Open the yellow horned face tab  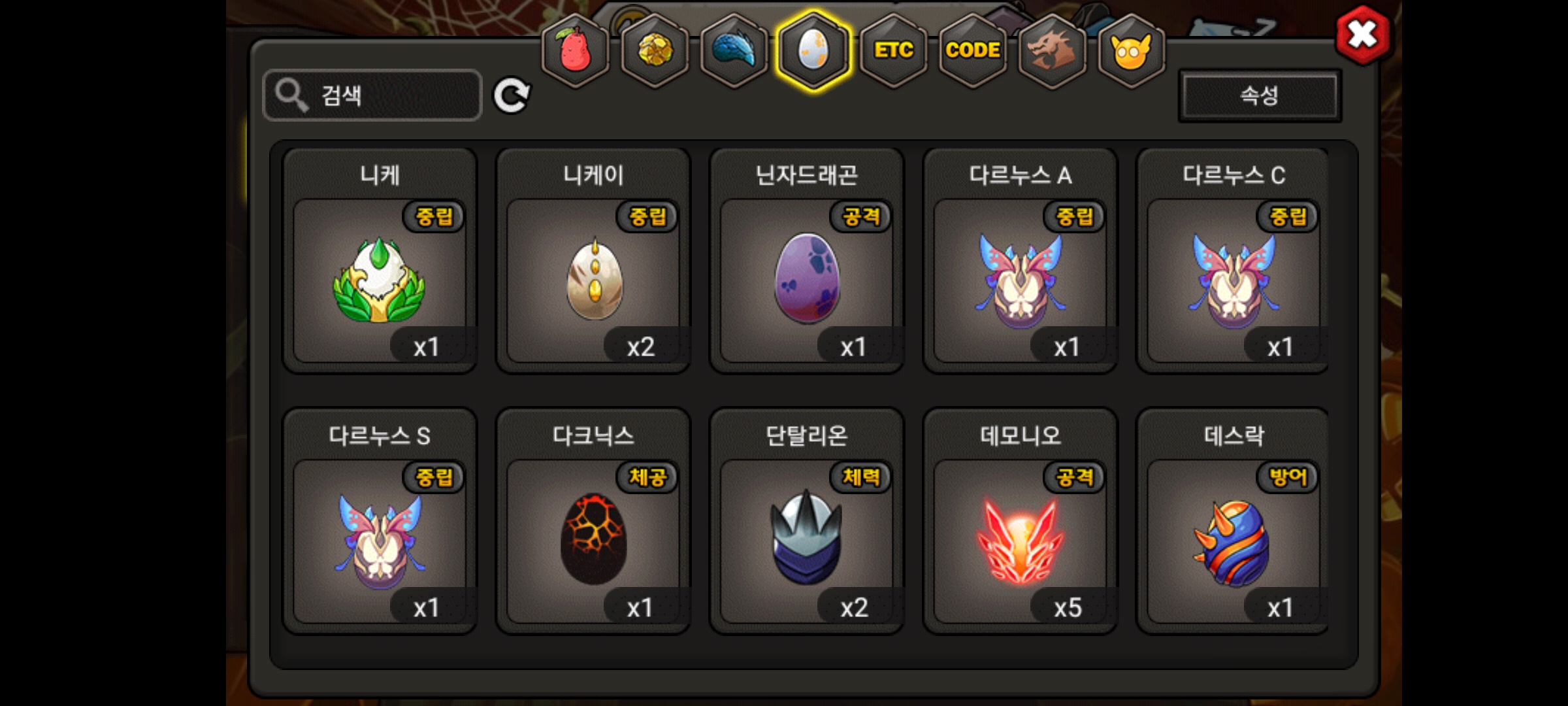1131,50
